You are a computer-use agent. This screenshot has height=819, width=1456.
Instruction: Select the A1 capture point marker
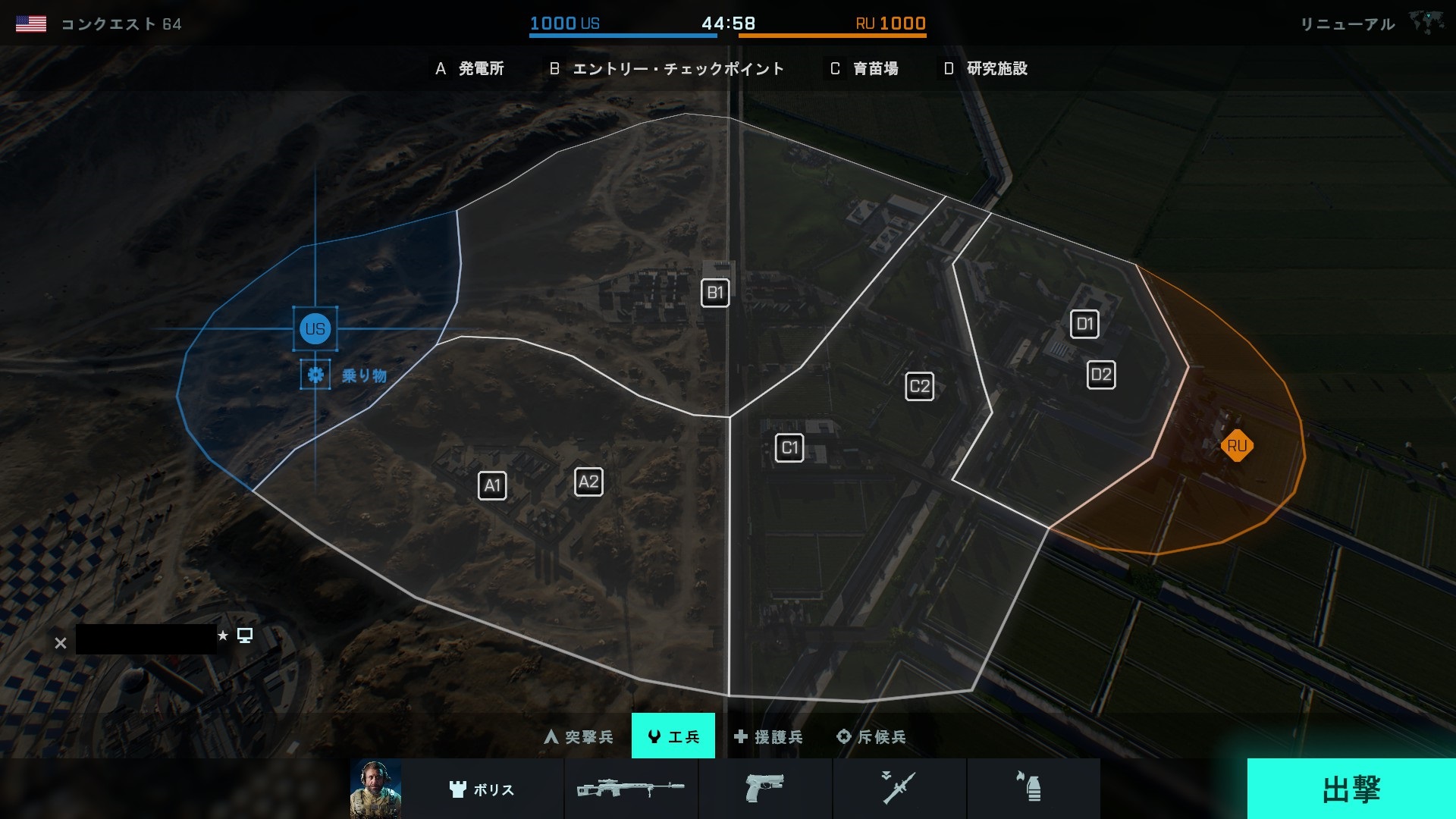[x=492, y=485]
